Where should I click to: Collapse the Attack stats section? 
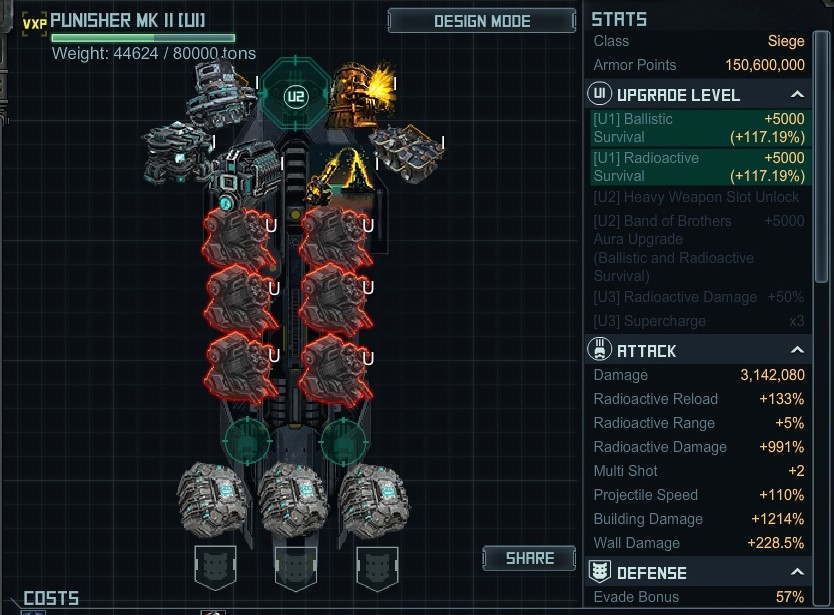tap(797, 351)
